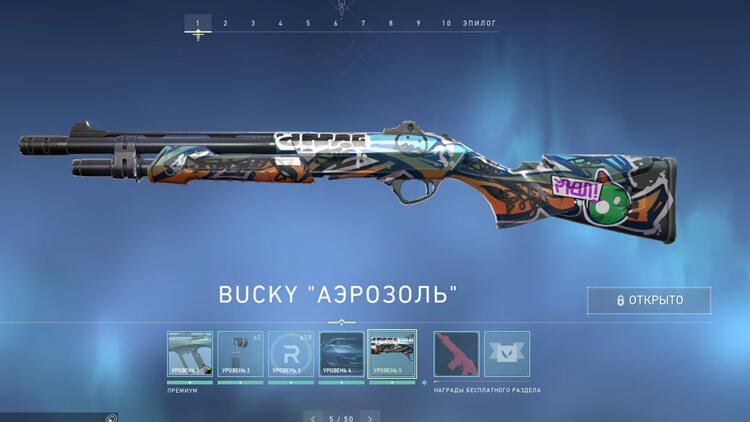Switch to chapter 7 tab
Image resolution: width=750 pixels, height=422 pixels.
point(363,23)
